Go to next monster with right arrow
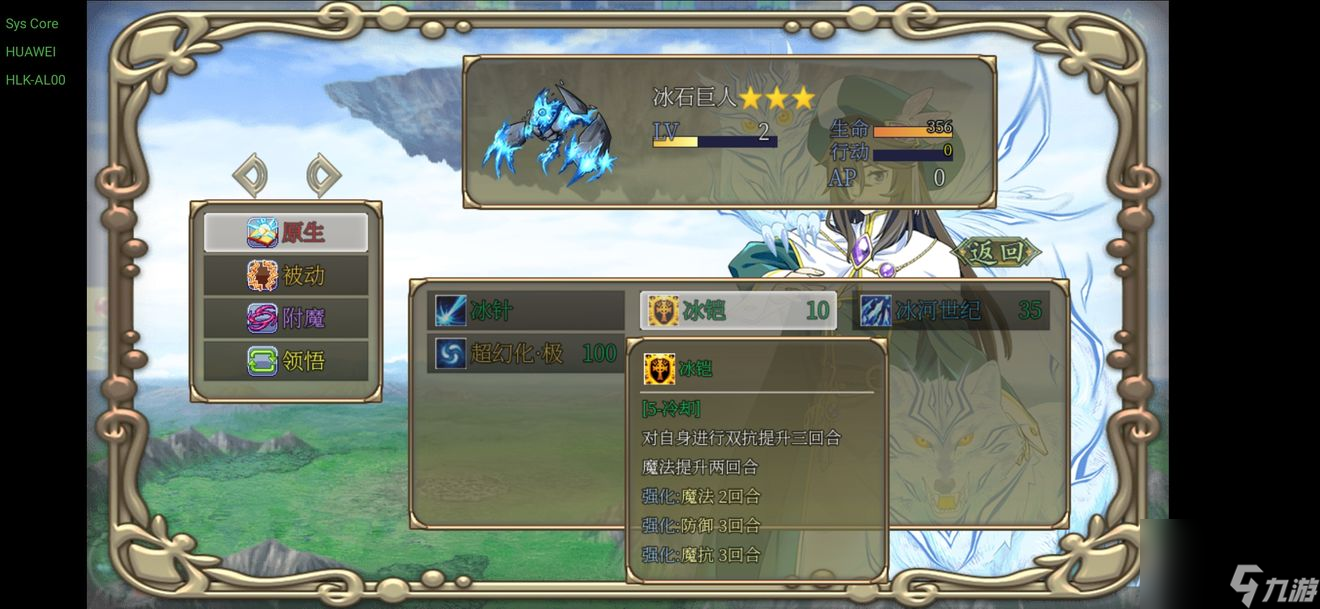 [x=323, y=175]
